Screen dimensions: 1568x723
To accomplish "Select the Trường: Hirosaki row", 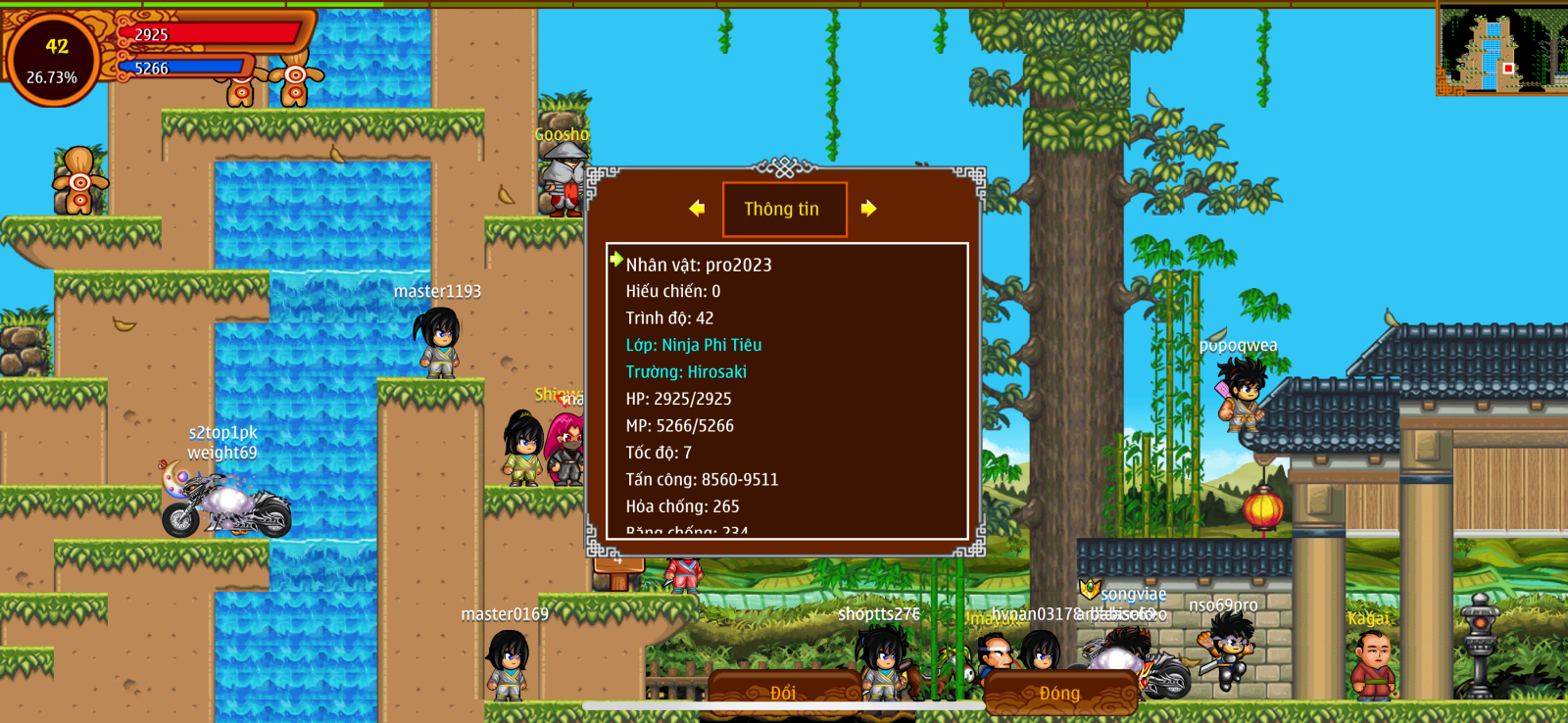I will click(x=686, y=372).
